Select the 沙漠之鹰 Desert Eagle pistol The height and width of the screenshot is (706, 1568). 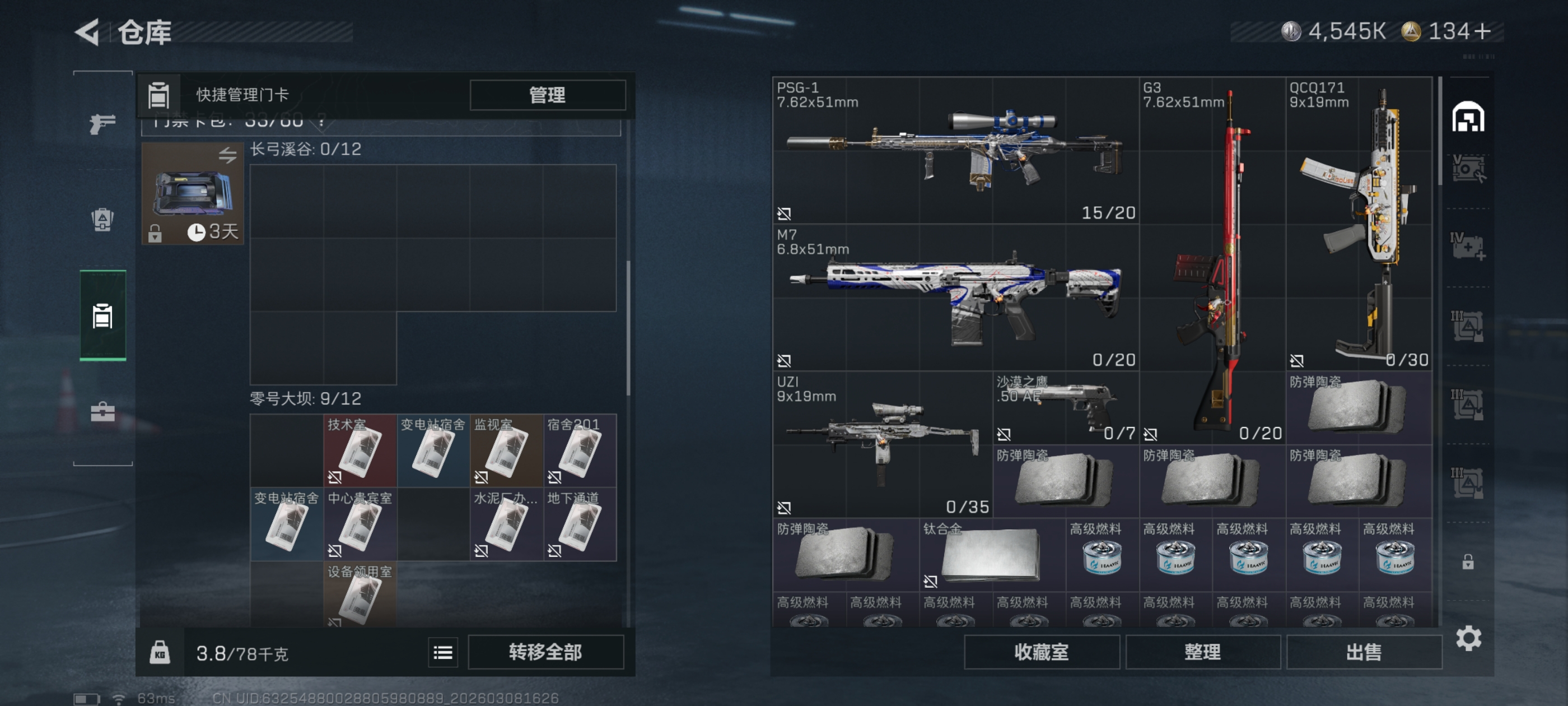(1065, 407)
